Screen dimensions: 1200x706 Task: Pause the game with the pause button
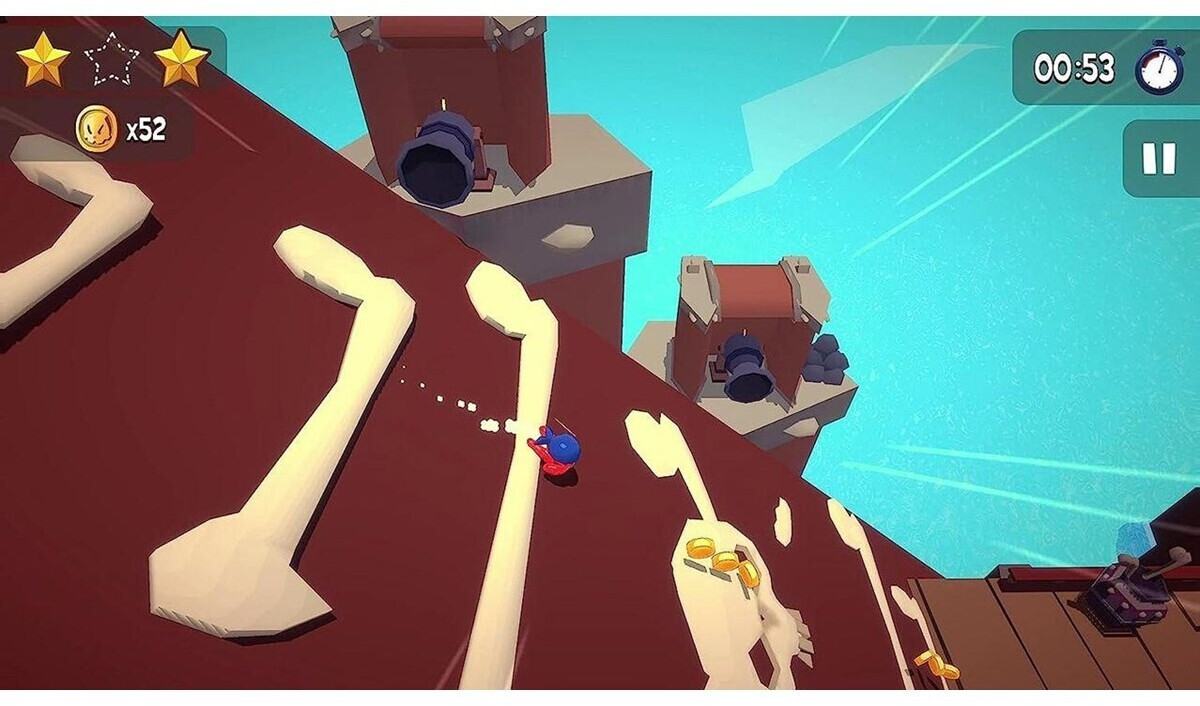click(1159, 158)
